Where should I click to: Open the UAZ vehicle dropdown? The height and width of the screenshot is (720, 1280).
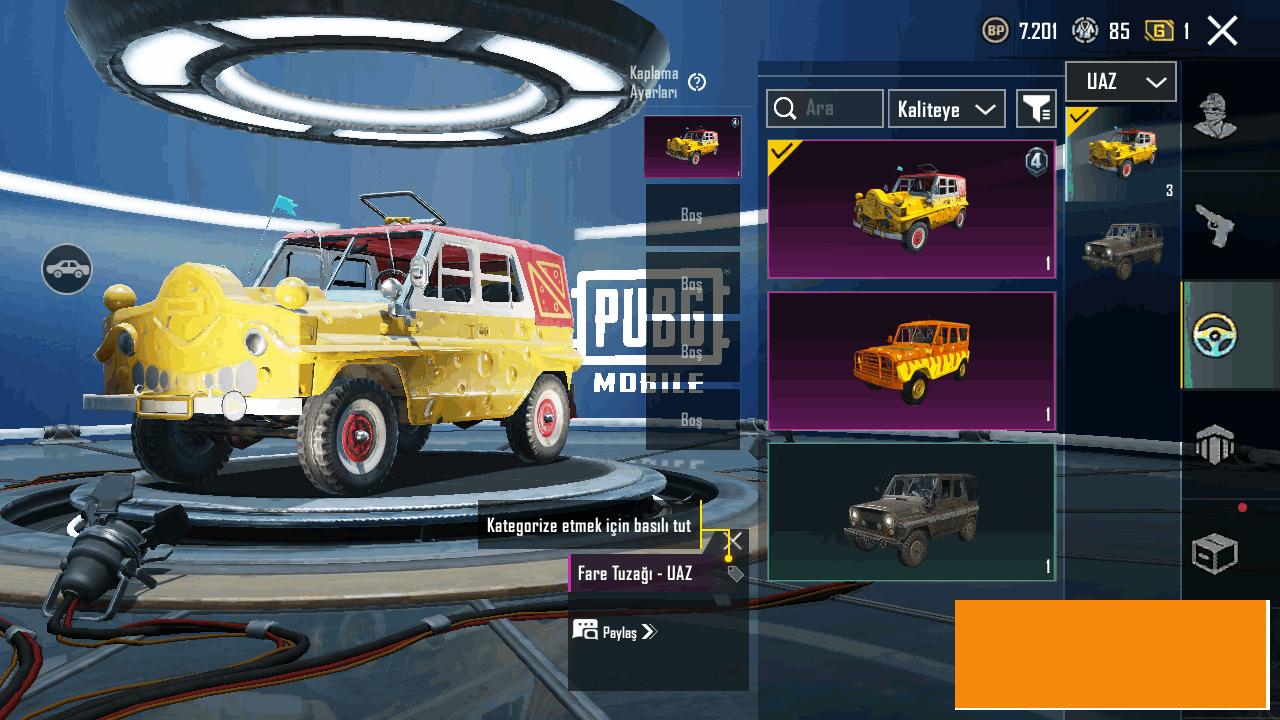[1120, 82]
